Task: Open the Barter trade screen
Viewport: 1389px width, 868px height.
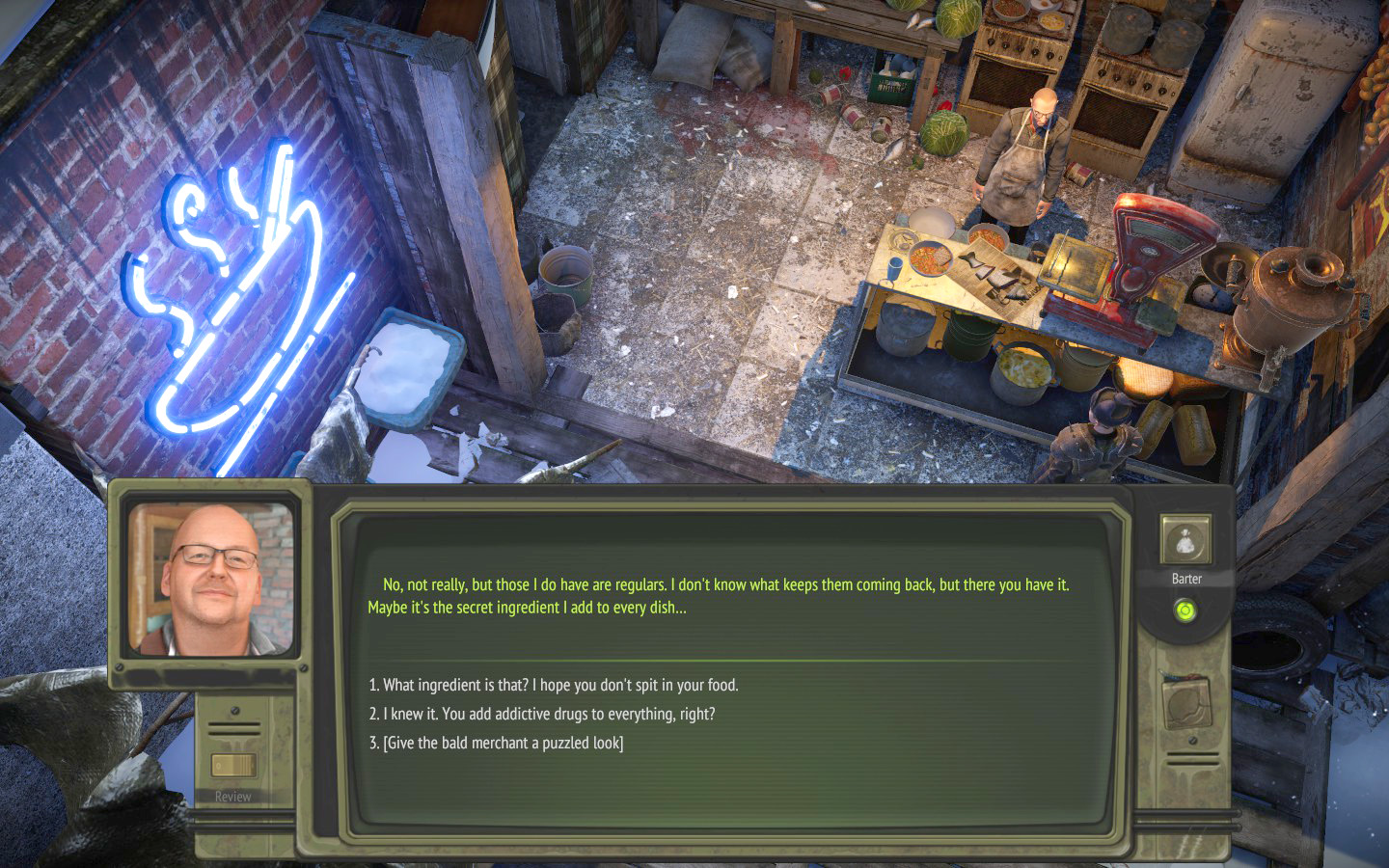Action: tap(1185, 543)
